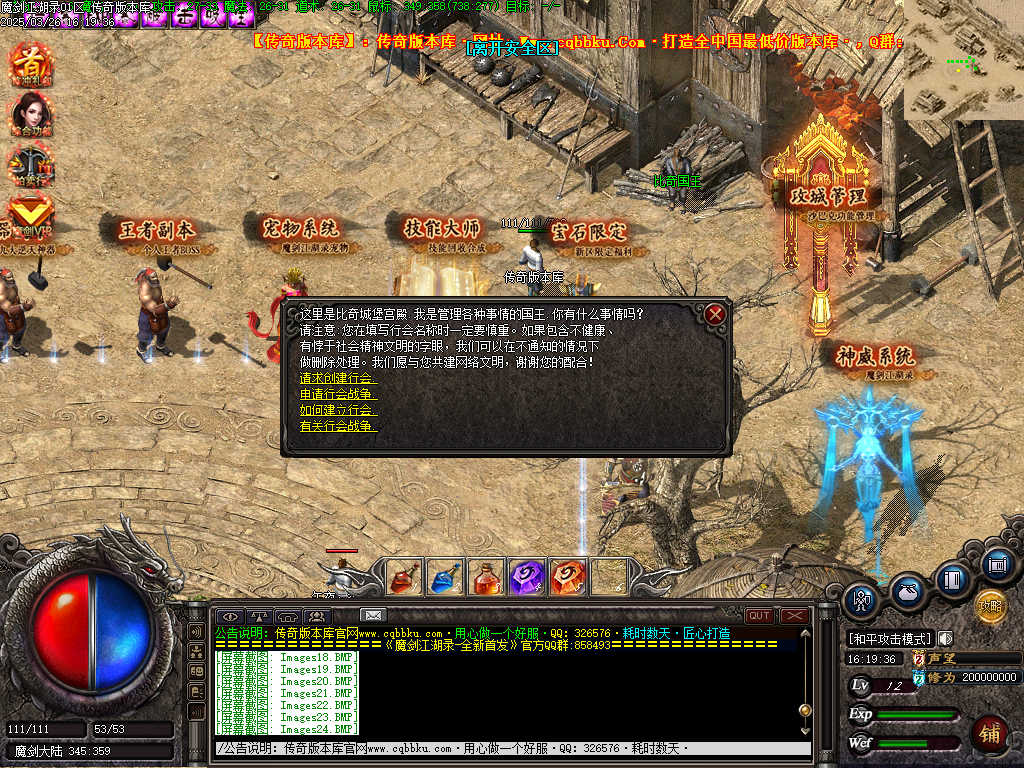Screen dimensions: 1024x768
Task: Open the minimap
Action: point(963,60)
